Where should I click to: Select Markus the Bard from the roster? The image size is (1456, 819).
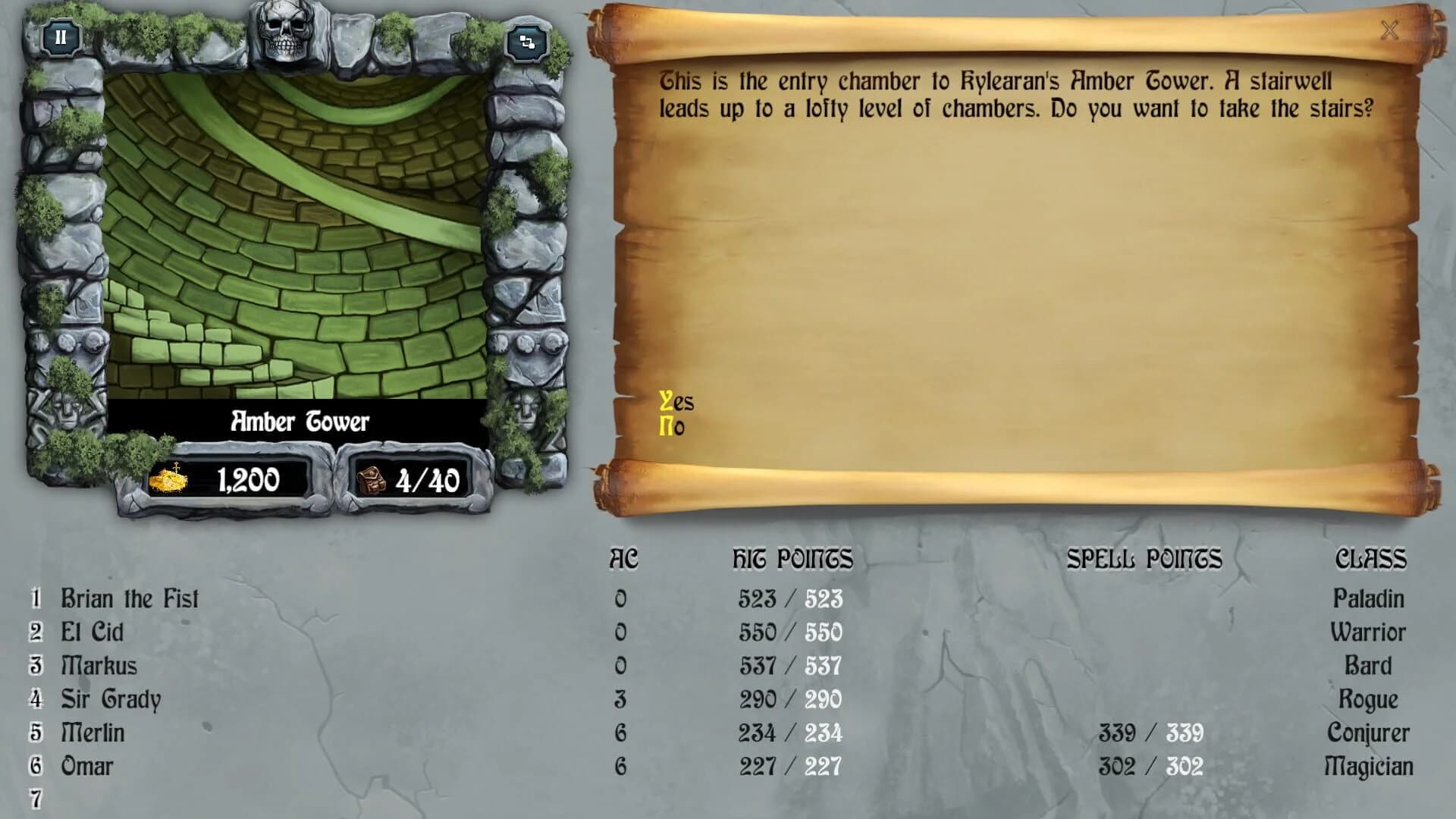pyautogui.click(x=99, y=665)
